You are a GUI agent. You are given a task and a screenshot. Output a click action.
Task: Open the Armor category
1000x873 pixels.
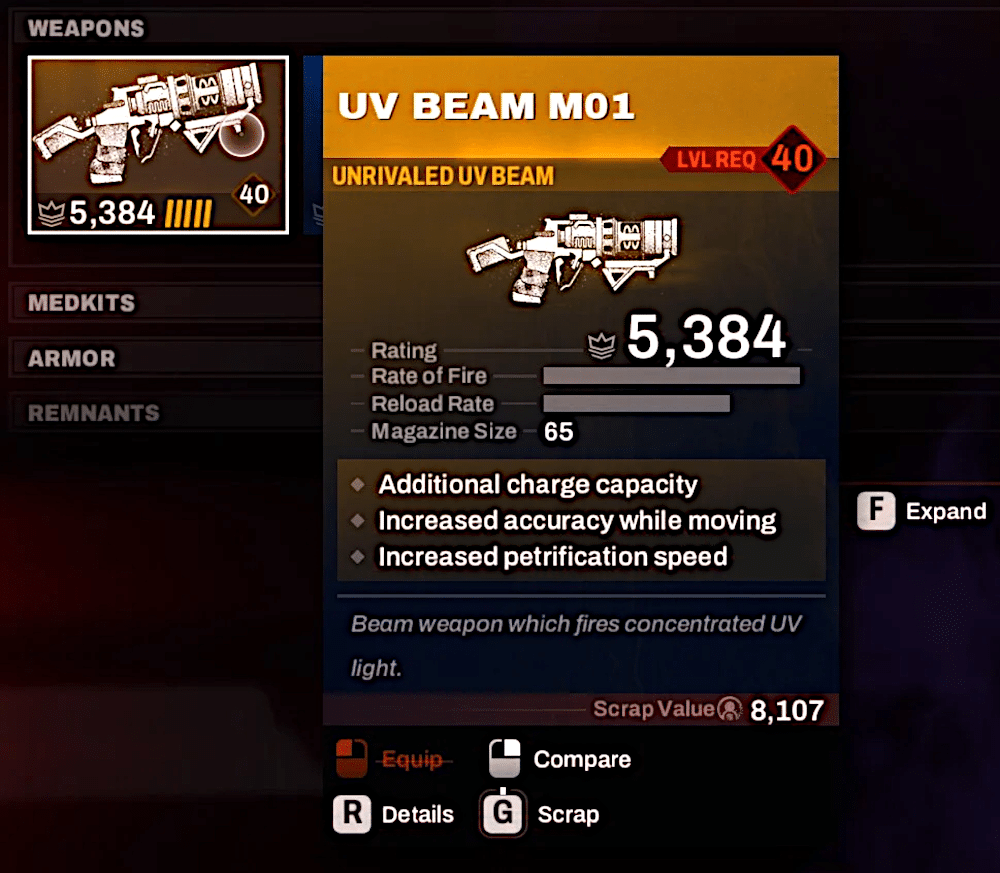pyautogui.click(x=72, y=358)
